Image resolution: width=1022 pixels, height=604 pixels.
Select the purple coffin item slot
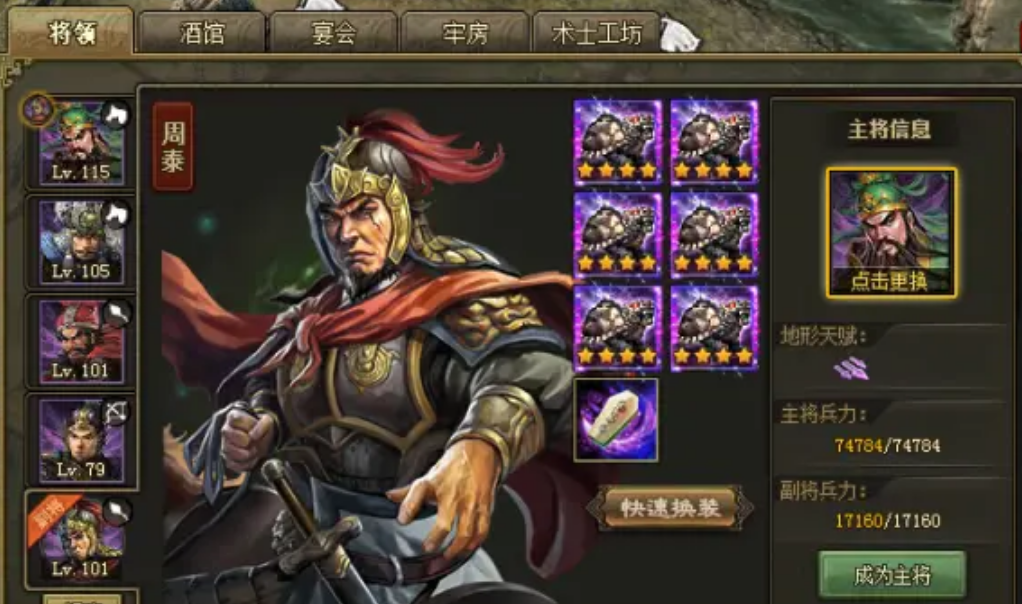pos(616,419)
